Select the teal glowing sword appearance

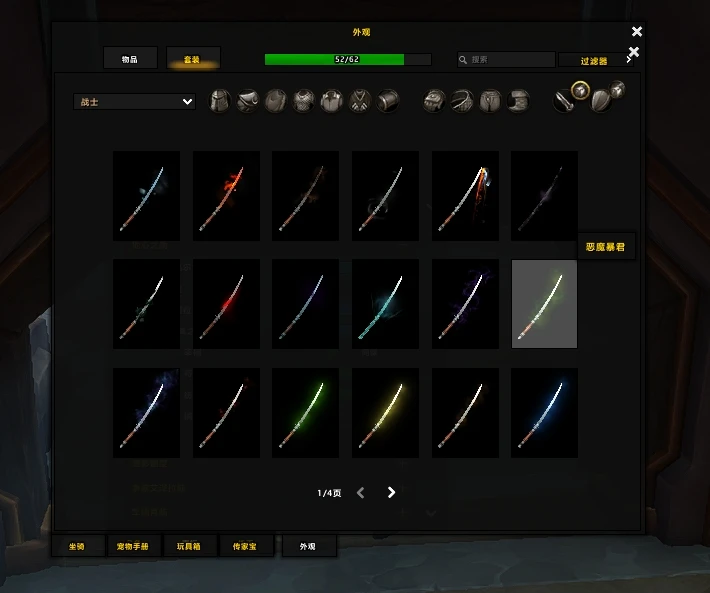click(x=385, y=304)
